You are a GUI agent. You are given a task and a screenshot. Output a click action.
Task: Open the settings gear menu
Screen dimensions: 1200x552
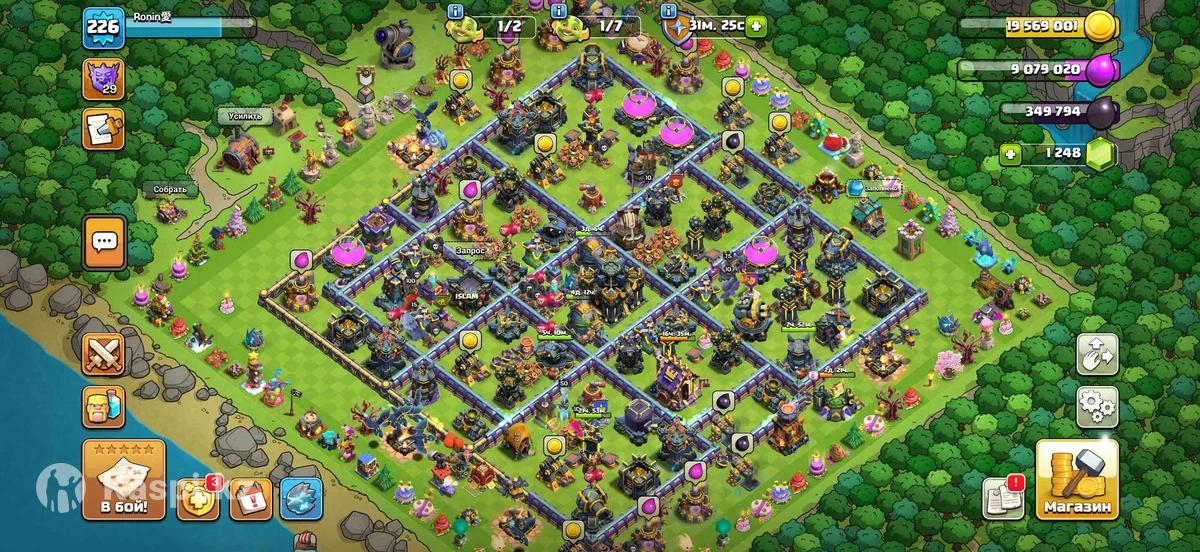pos(1096,406)
